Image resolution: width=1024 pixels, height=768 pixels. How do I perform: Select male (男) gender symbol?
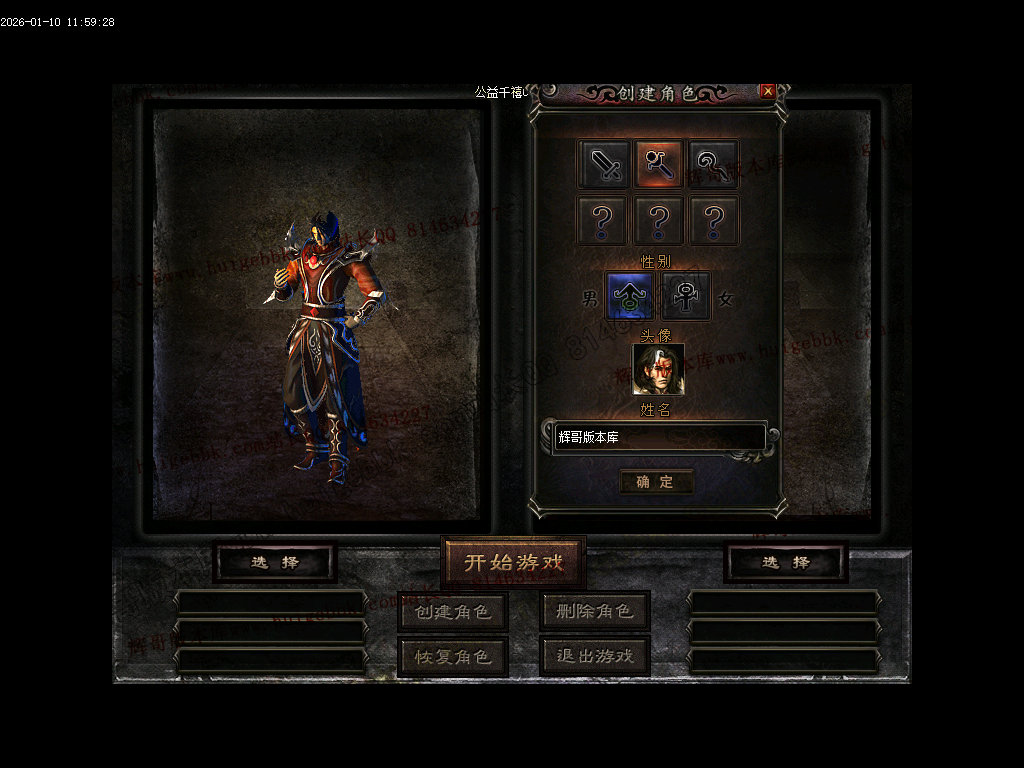(630, 297)
